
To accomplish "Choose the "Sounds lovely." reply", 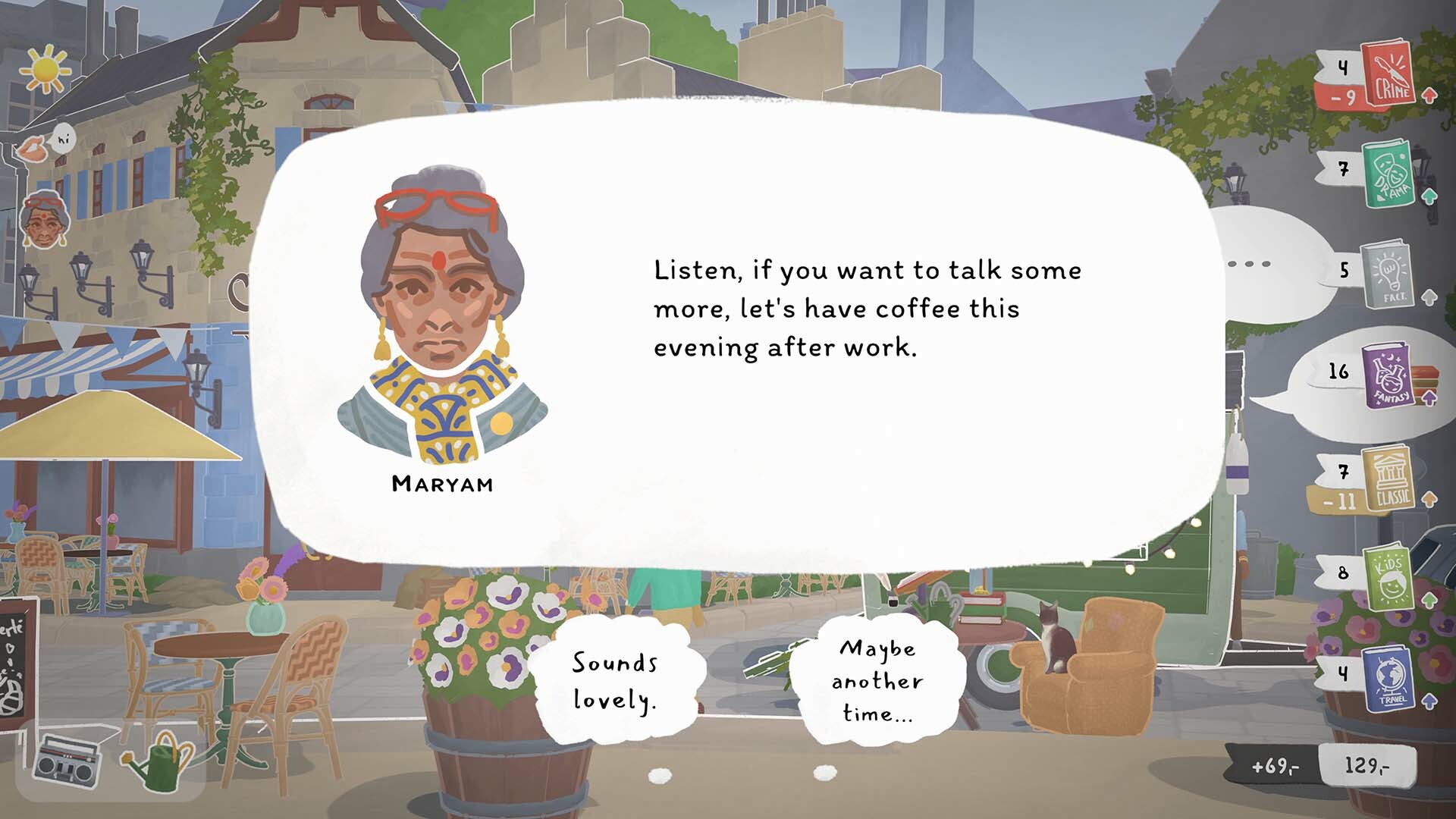I will (616, 681).
